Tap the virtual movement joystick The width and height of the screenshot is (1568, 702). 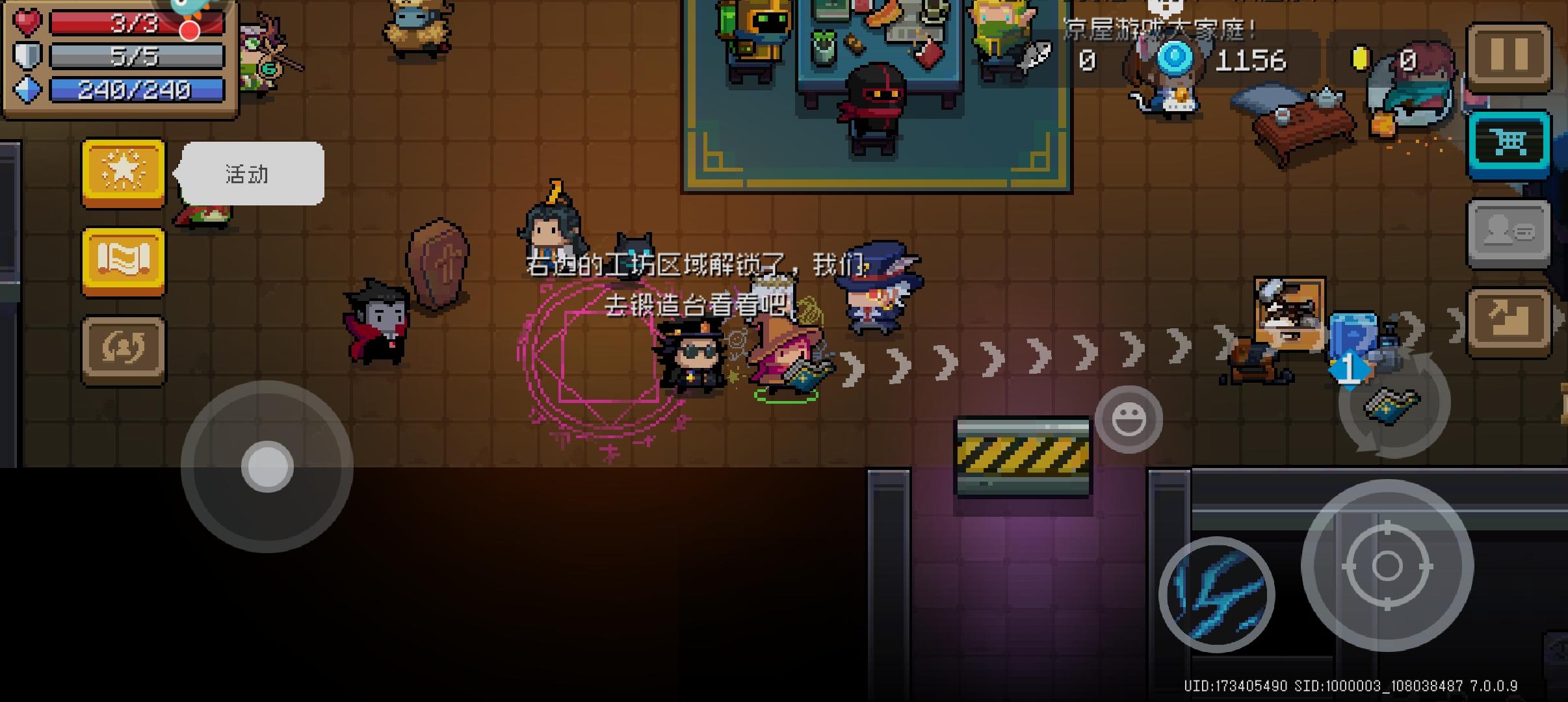coord(267,465)
